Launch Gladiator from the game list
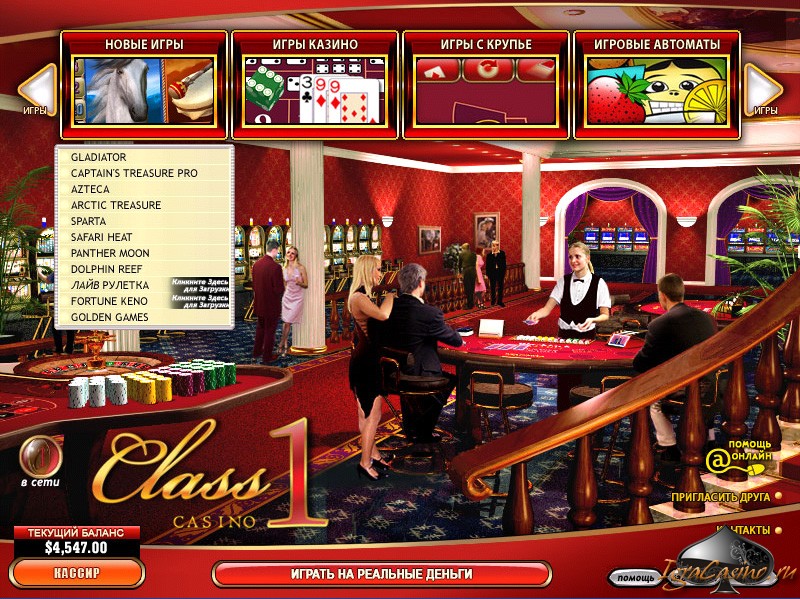This screenshot has height=599, width=800. tap(98, 157)
